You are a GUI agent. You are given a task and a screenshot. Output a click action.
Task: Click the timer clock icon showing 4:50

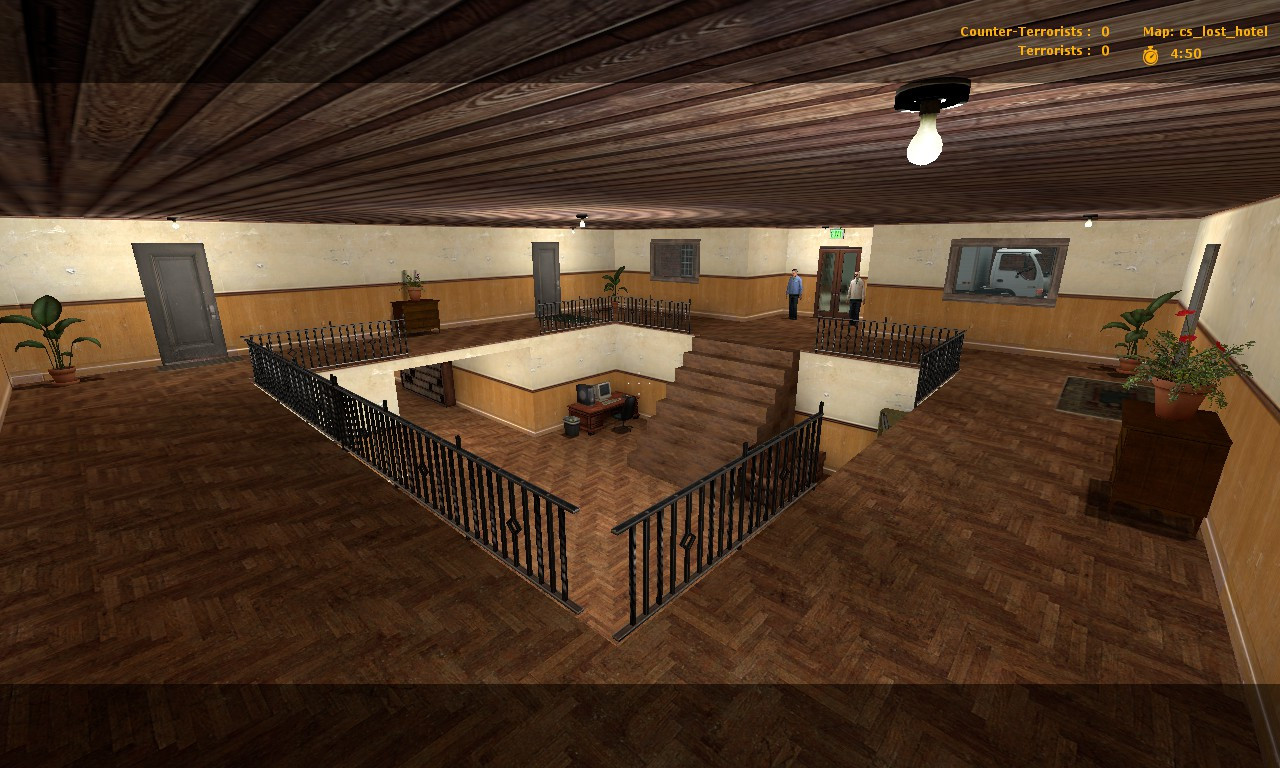tap(1148, 54)
